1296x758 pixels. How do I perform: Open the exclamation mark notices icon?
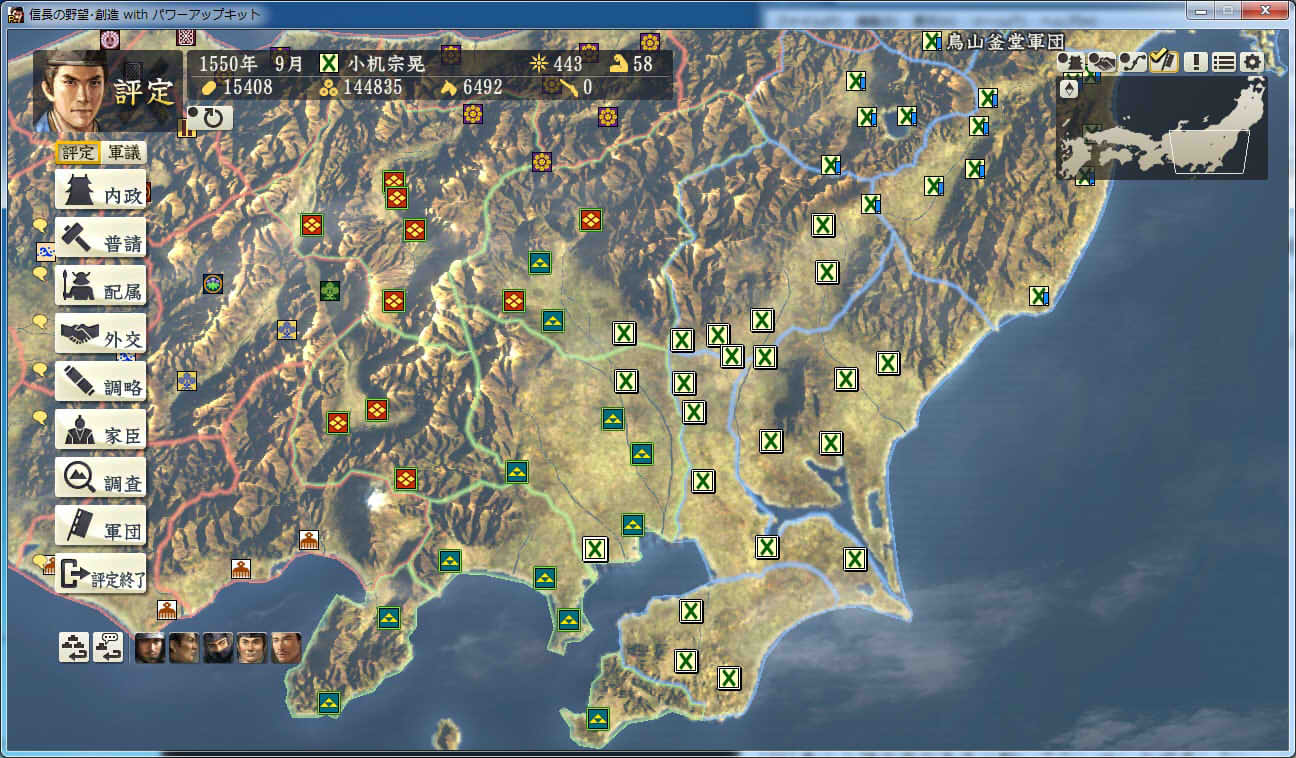tap(1196, 62)
